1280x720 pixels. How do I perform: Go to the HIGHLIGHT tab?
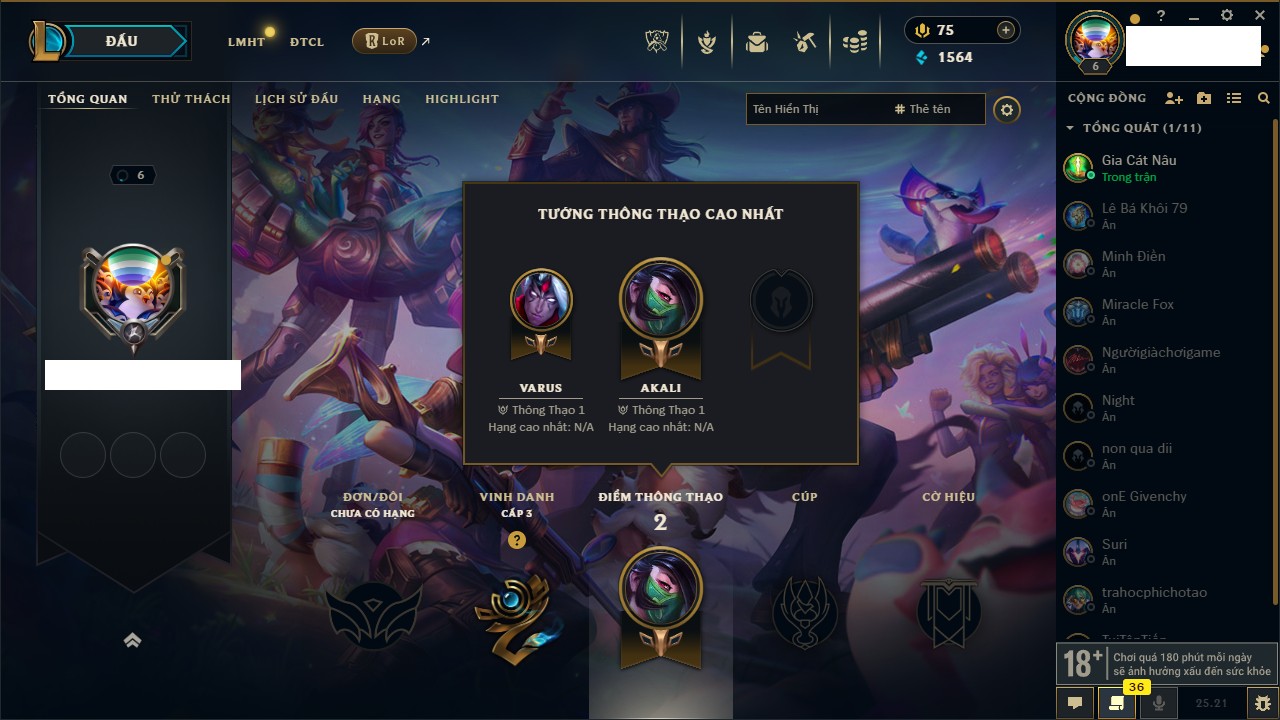pos(461,99)
